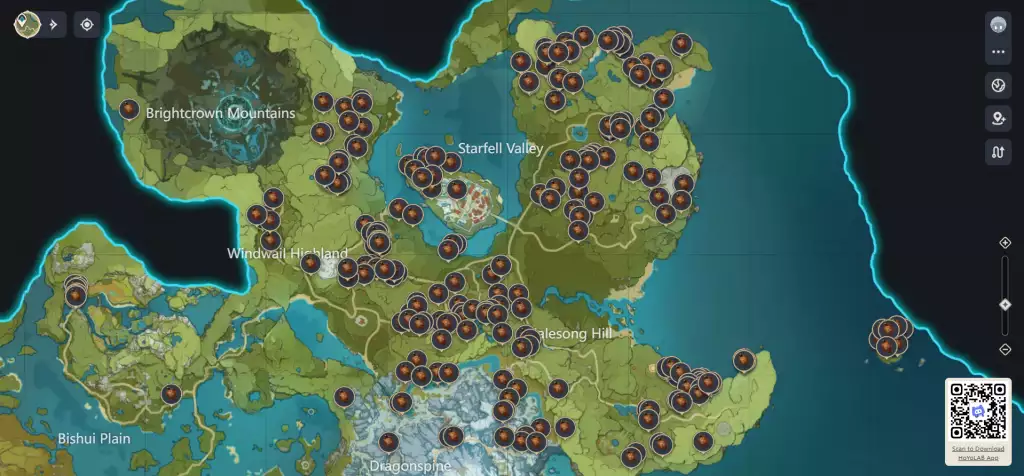Click the crosshair locate button
1024x476 pixels.
tap(87, 24)
